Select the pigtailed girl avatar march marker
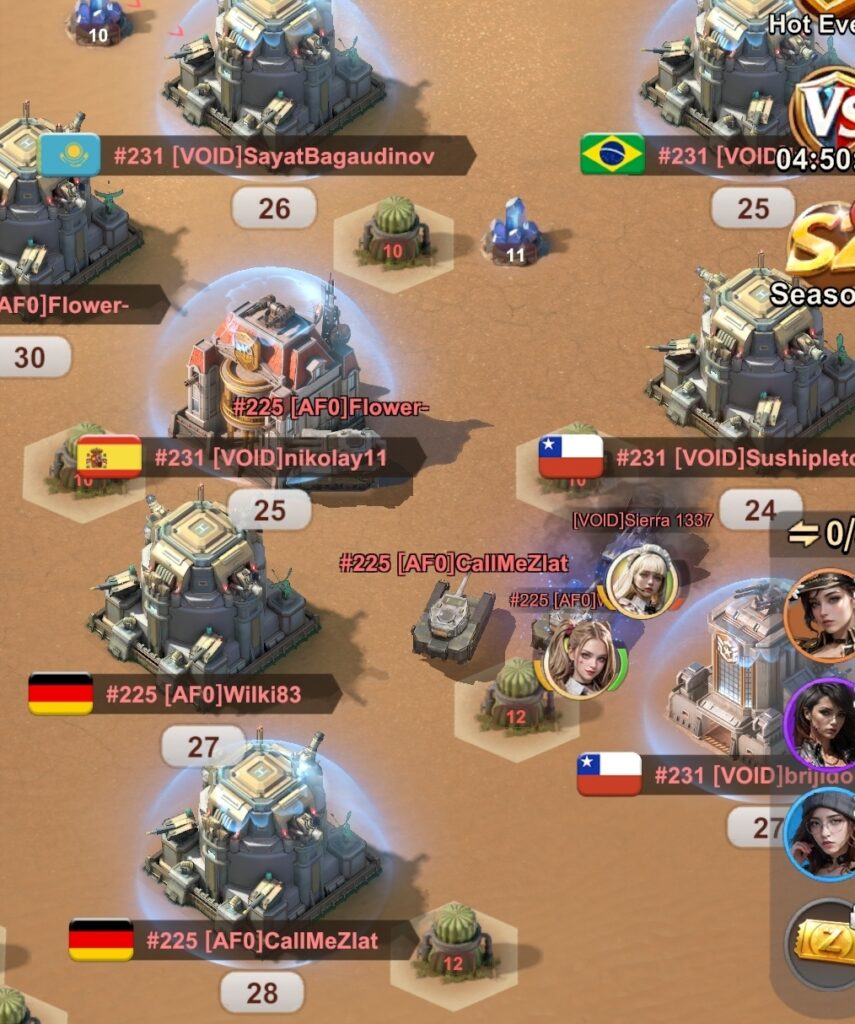This screenshot has width=855, height=1024. pos(580,657)
